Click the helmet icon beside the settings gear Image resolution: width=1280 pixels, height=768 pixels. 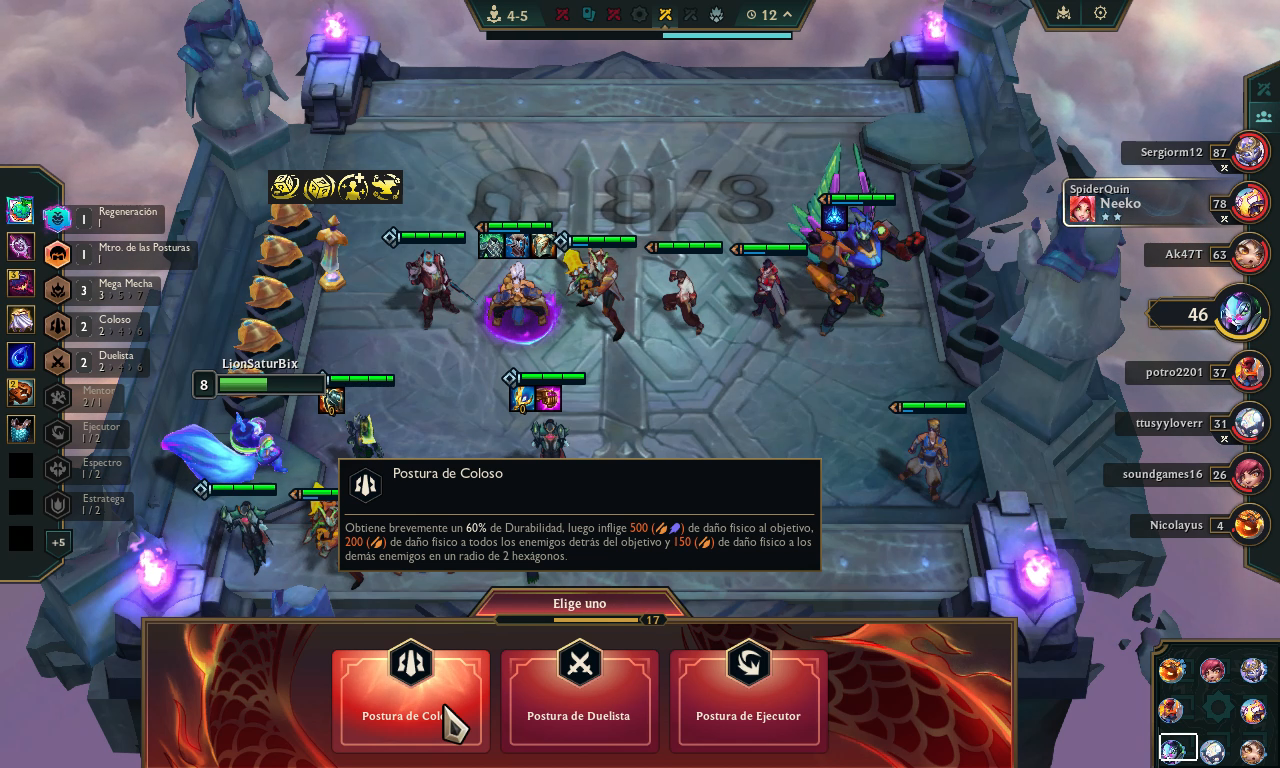coord(1063,14)
